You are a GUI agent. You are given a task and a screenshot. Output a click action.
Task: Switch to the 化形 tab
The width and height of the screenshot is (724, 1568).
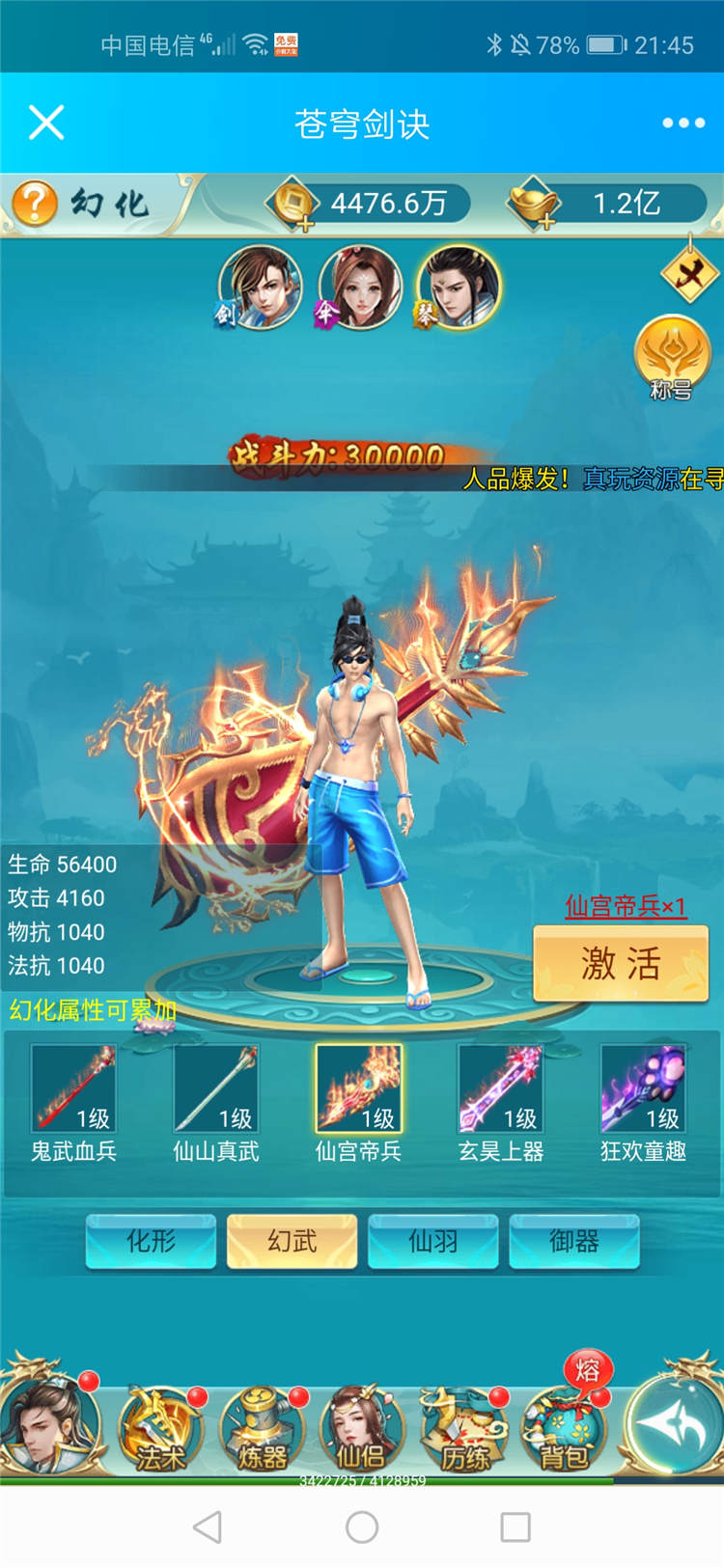151,1241
